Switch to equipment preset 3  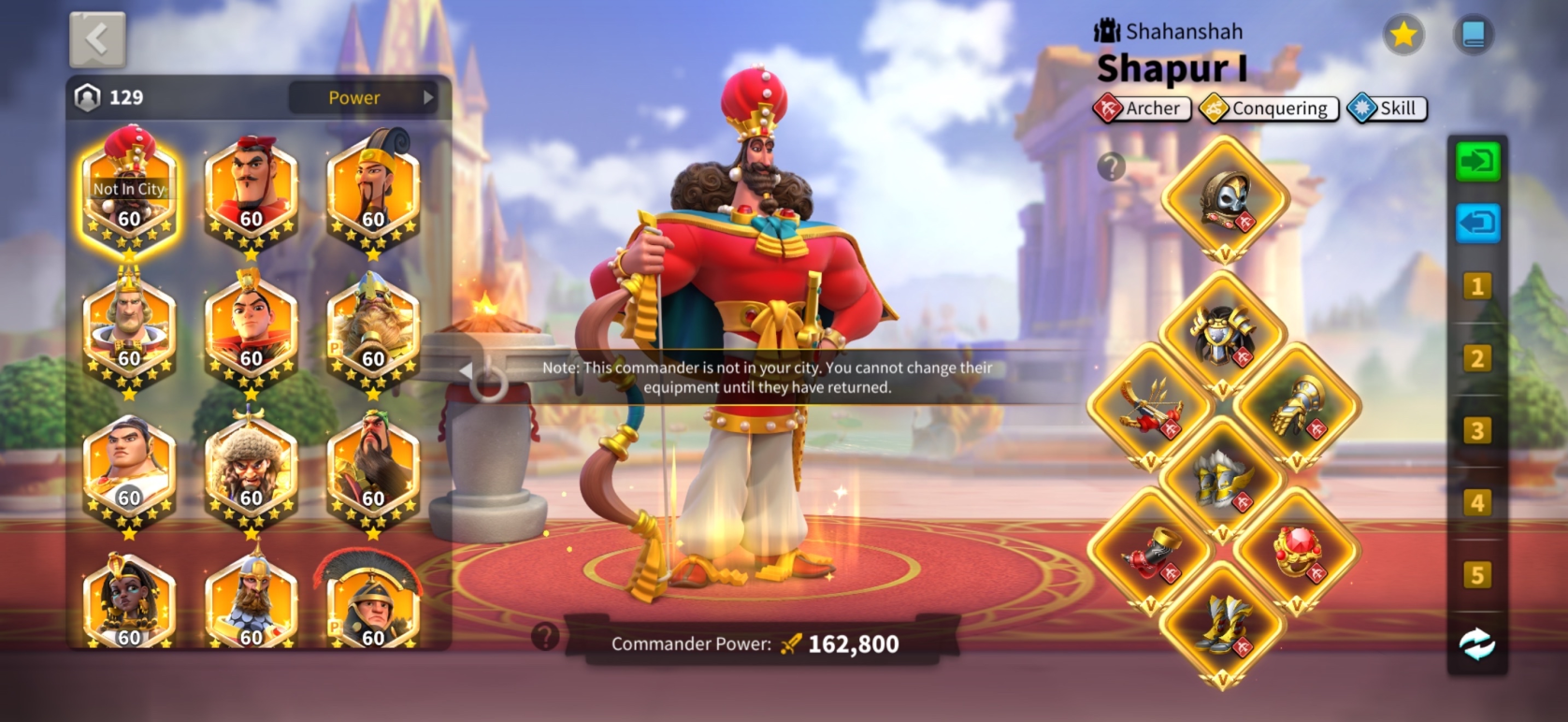(x=1477, y=430)
